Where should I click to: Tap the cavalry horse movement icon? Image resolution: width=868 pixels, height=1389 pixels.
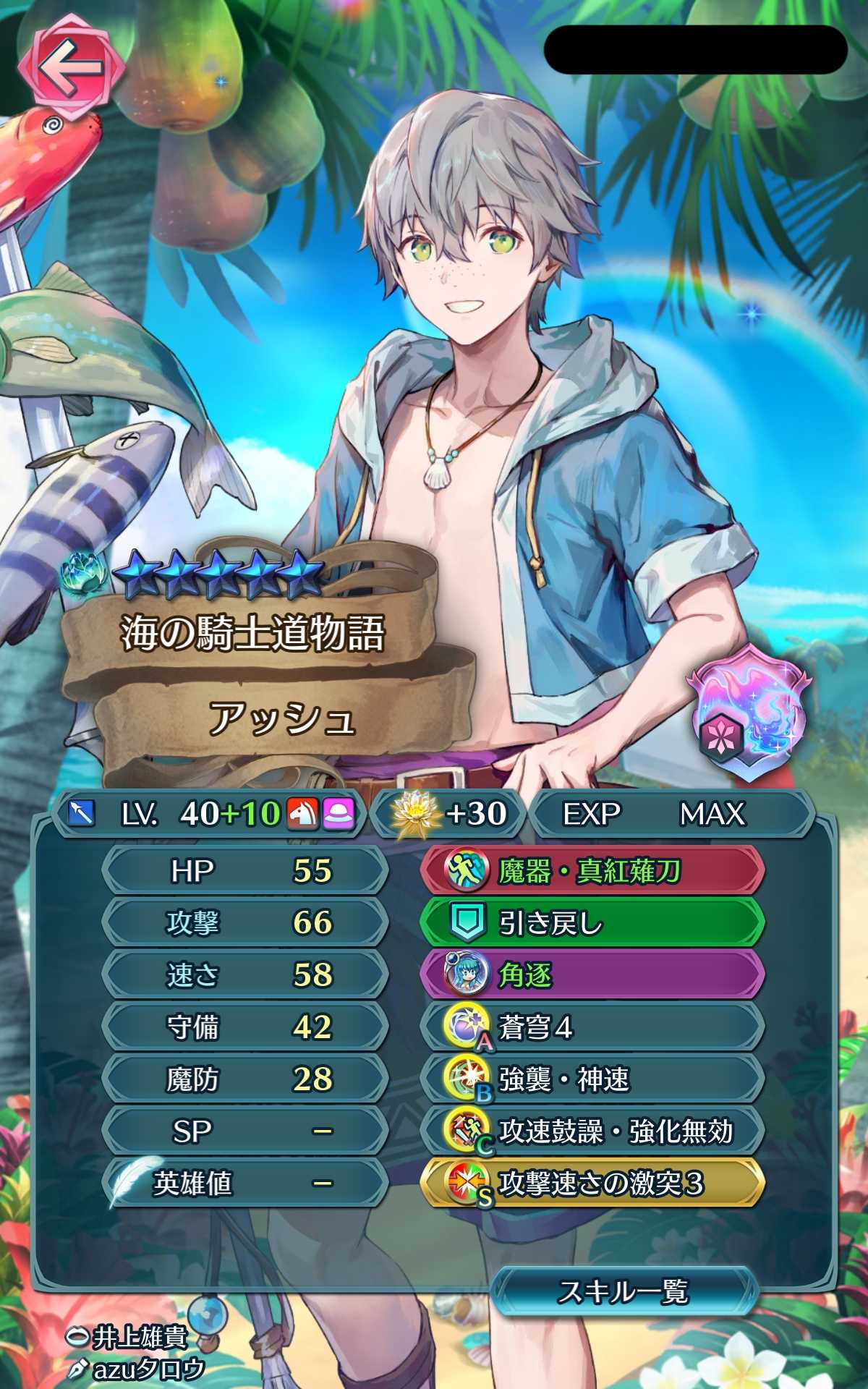(303, 814)
